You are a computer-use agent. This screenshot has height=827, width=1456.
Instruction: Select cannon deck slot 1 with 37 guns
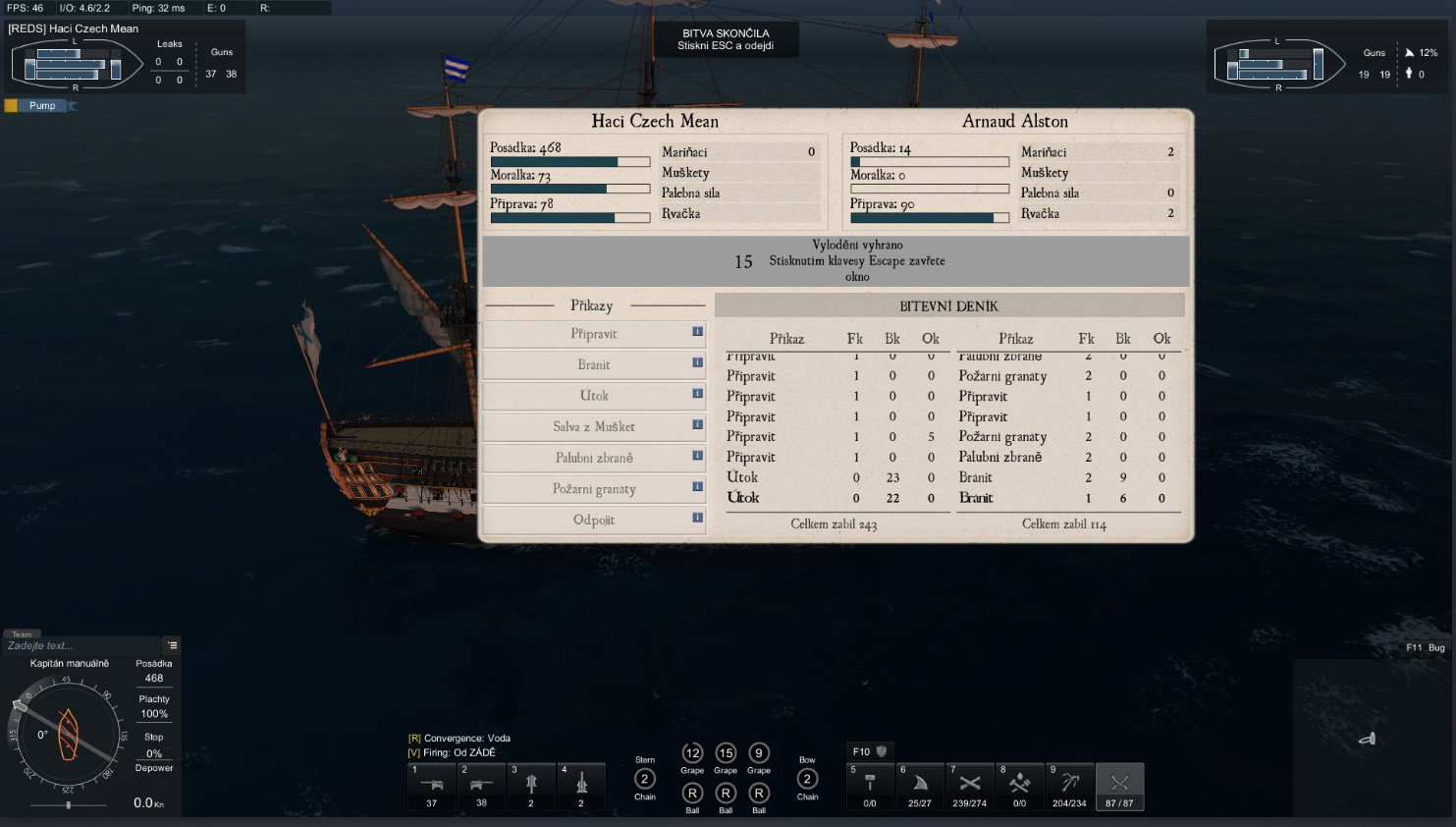coord(432,787)
